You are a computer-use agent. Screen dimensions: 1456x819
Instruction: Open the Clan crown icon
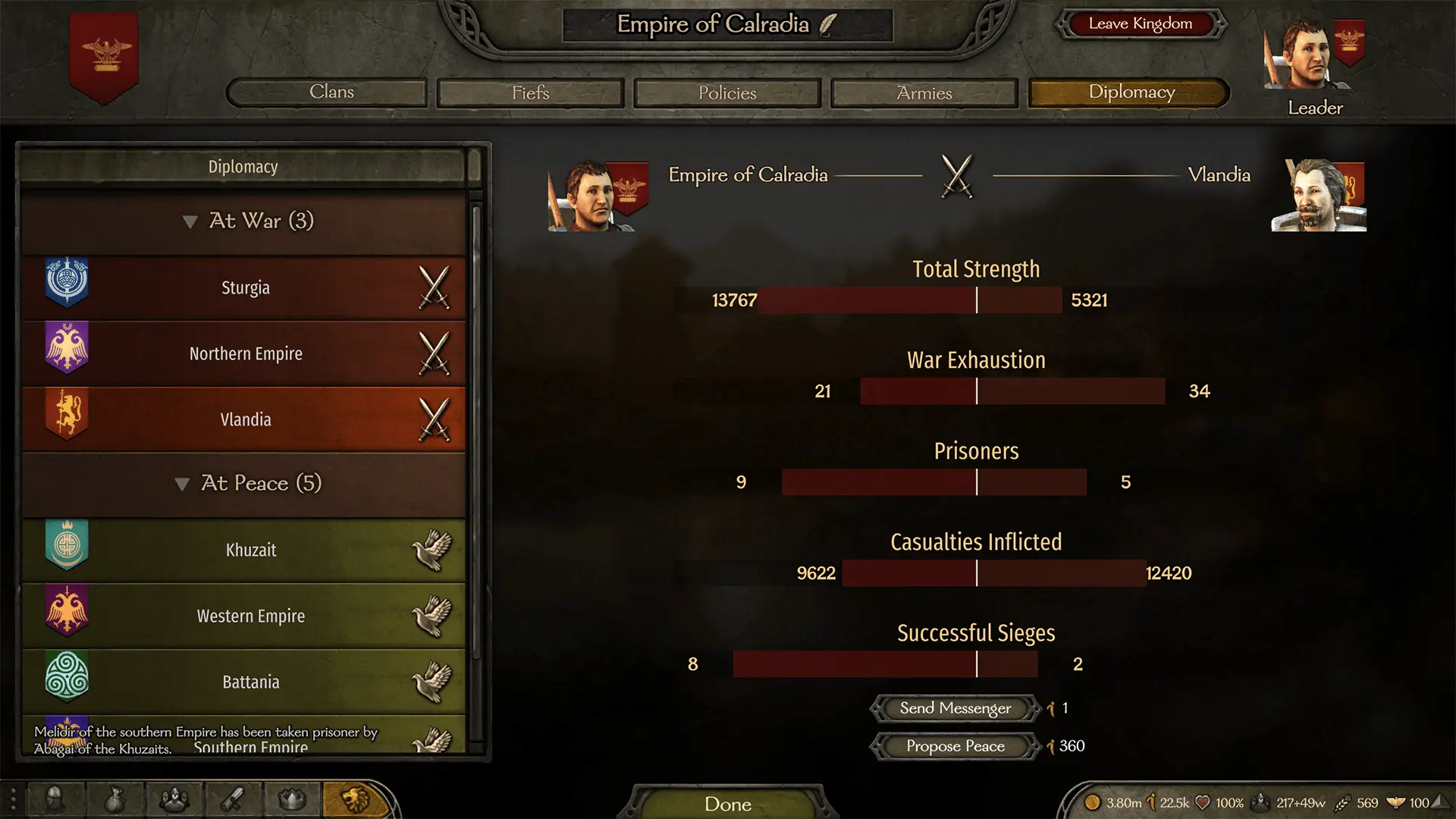point(292,800)
